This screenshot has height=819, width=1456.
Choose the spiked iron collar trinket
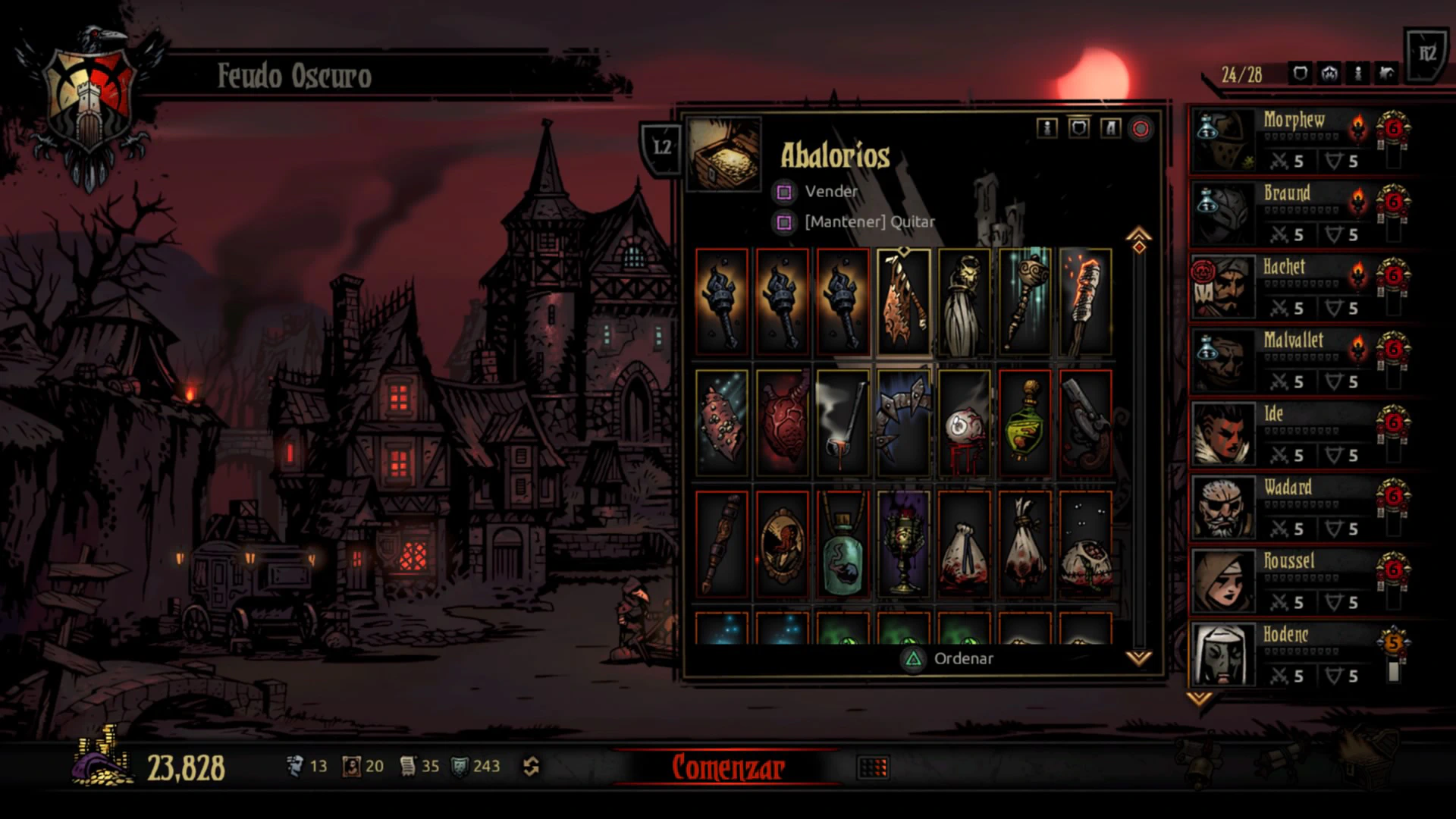point(903,423)
